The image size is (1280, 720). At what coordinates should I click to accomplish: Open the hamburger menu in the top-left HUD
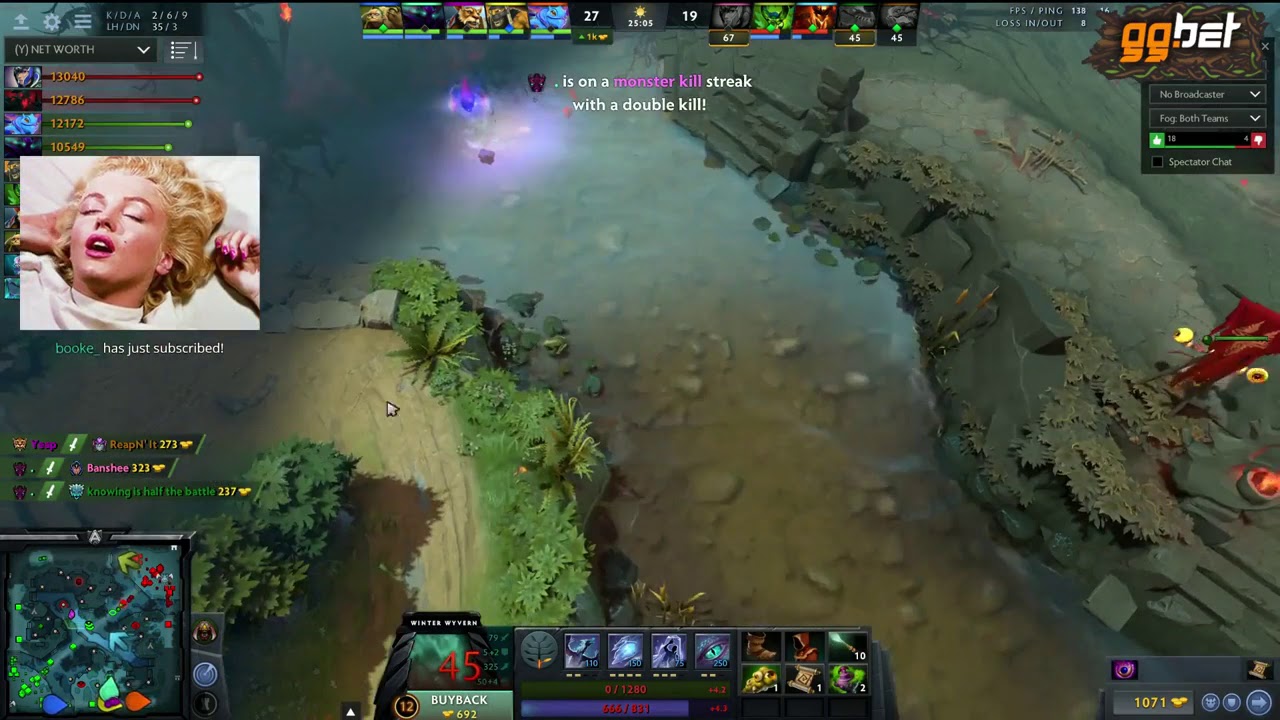click(x=83, y=20)
